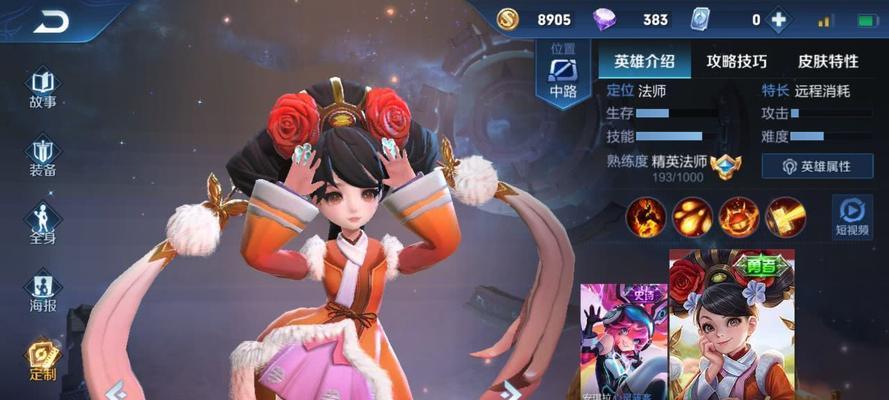Select the flaming figure skill icon
The height and width of the screenshot is (400, 889).
coord(646,217)
